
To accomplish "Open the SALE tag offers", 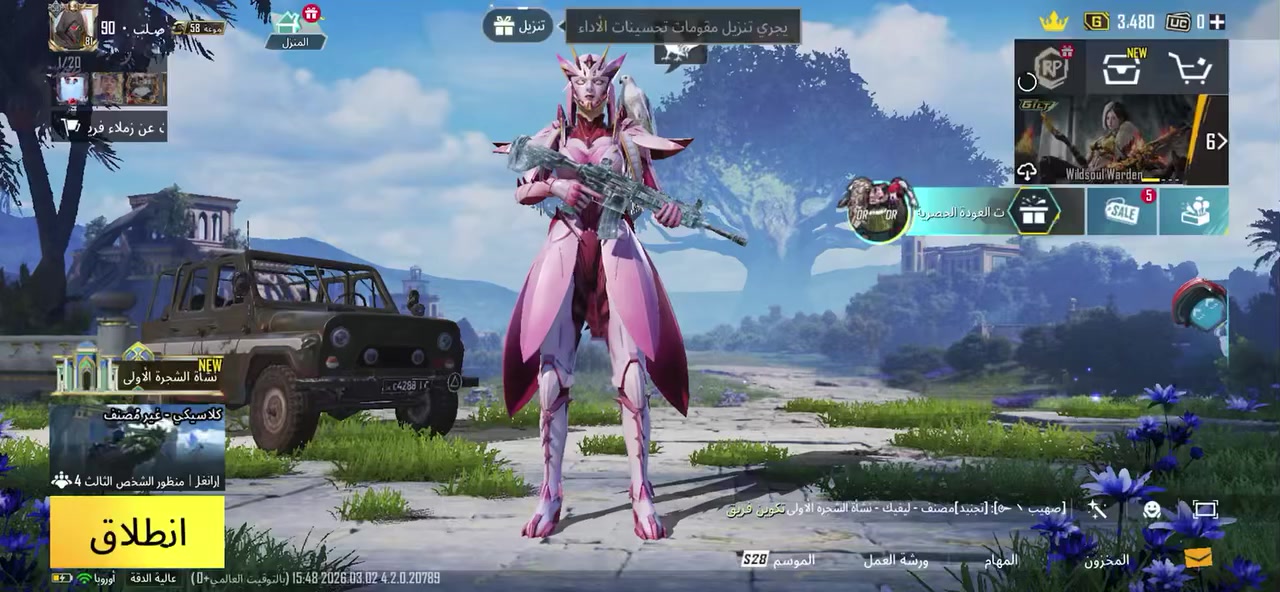I will point(1122,211).
